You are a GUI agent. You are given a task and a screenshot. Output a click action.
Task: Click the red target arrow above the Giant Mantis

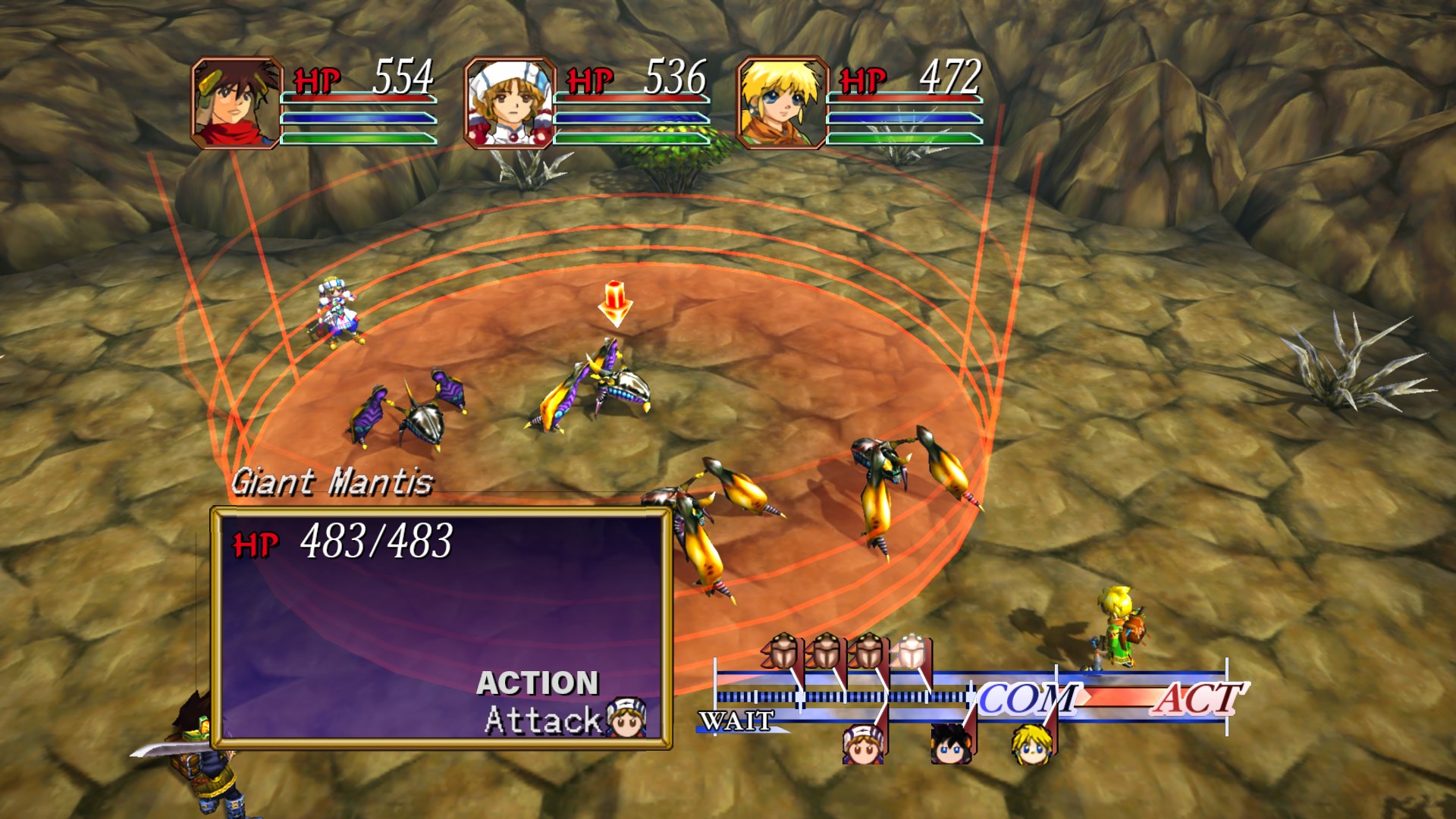pyautogui.click(x=614, y=302)
